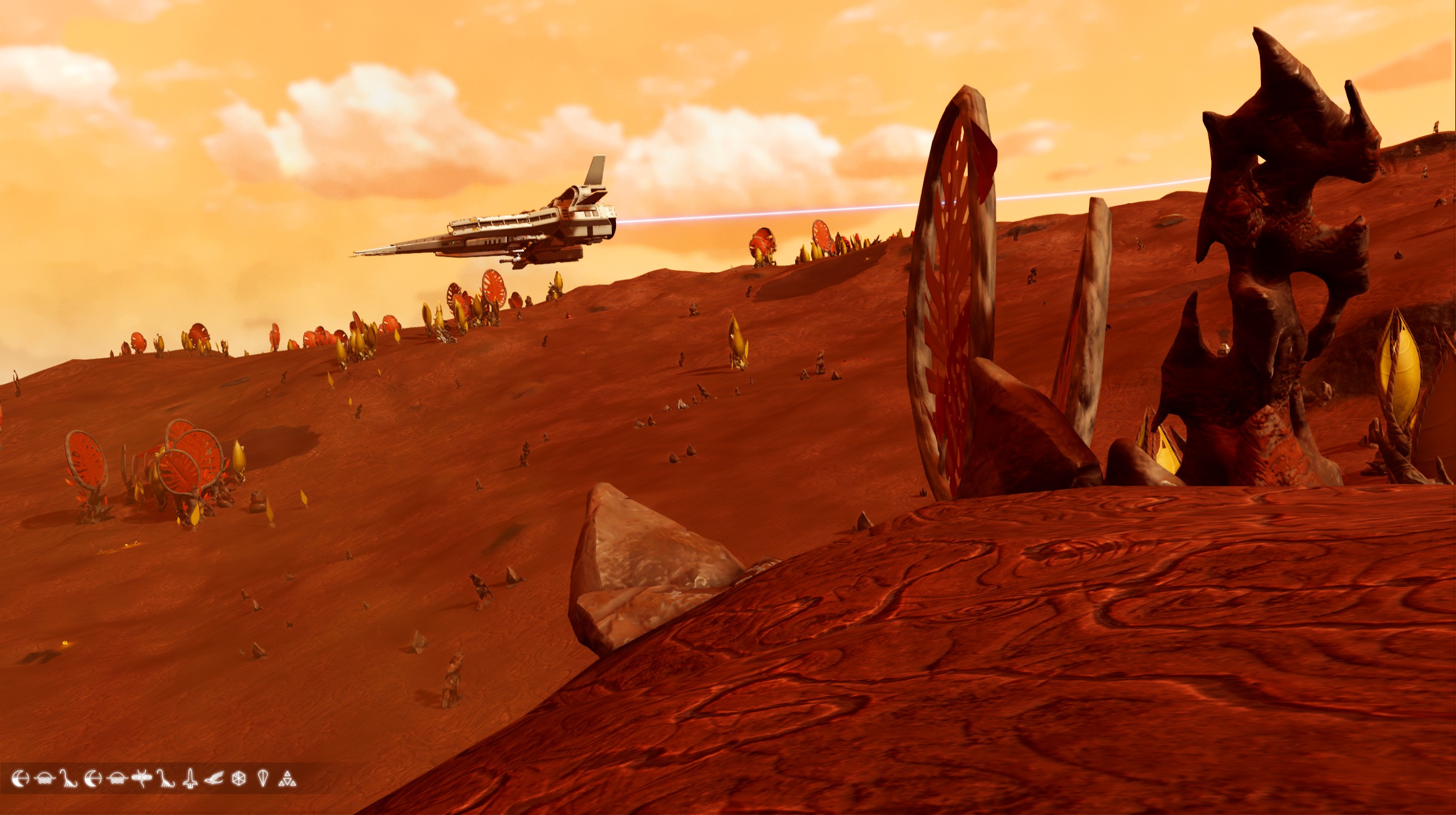Choose the bird portal glyph
The height and width of the screenshot is (815, 1456).
[x=214, y=778]
